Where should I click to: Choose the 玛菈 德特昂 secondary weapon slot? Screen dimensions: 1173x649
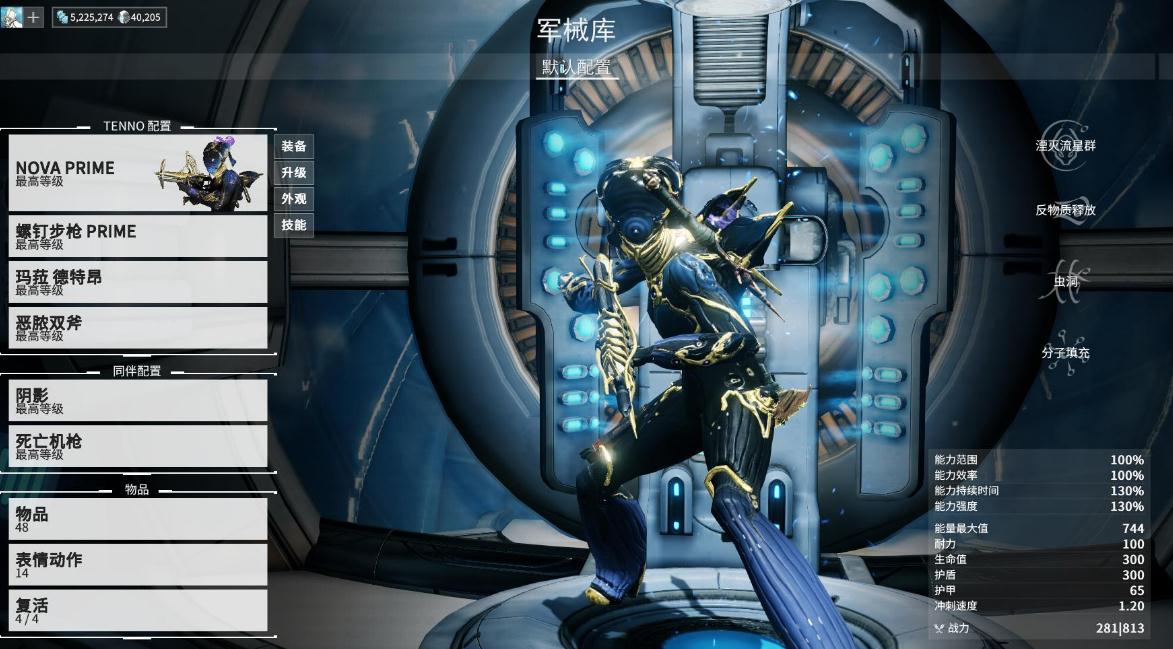coord(138,282)
